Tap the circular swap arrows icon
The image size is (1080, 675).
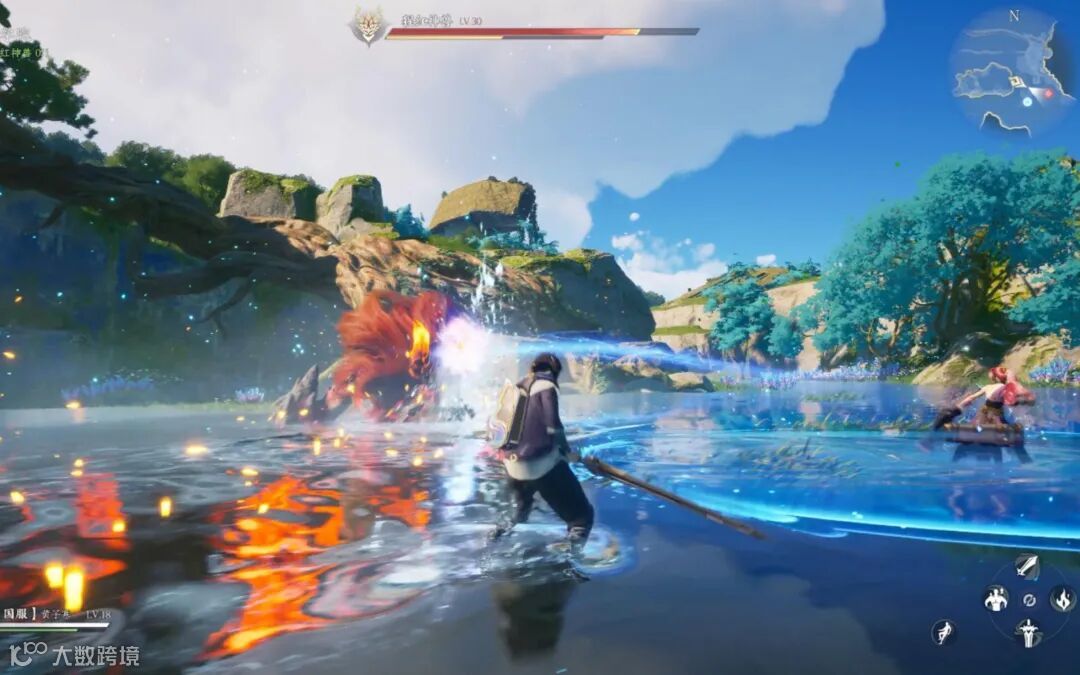pyautogui.click(x=1028, y=600)
